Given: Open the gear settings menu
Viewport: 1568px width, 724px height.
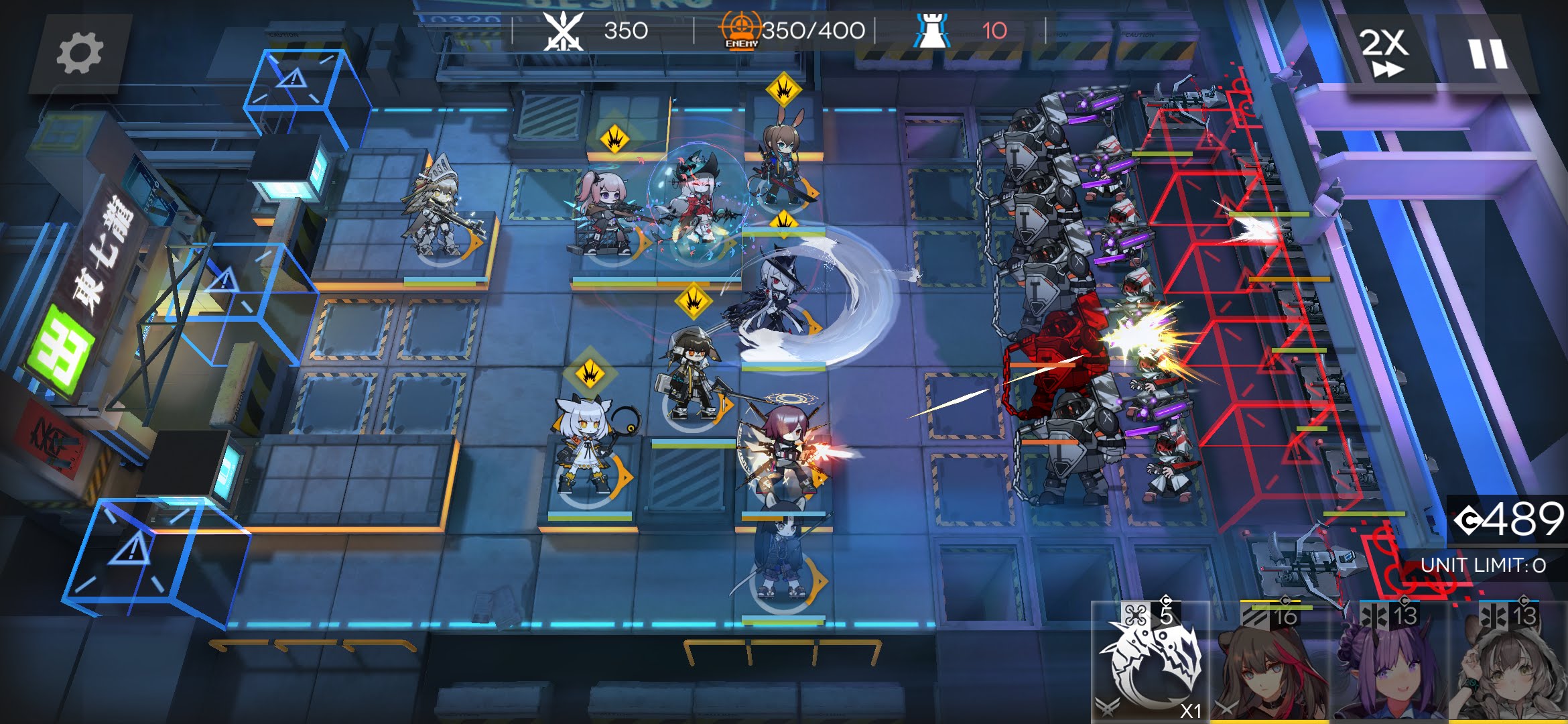Looking at the screenshot, I should click(80, 54).
